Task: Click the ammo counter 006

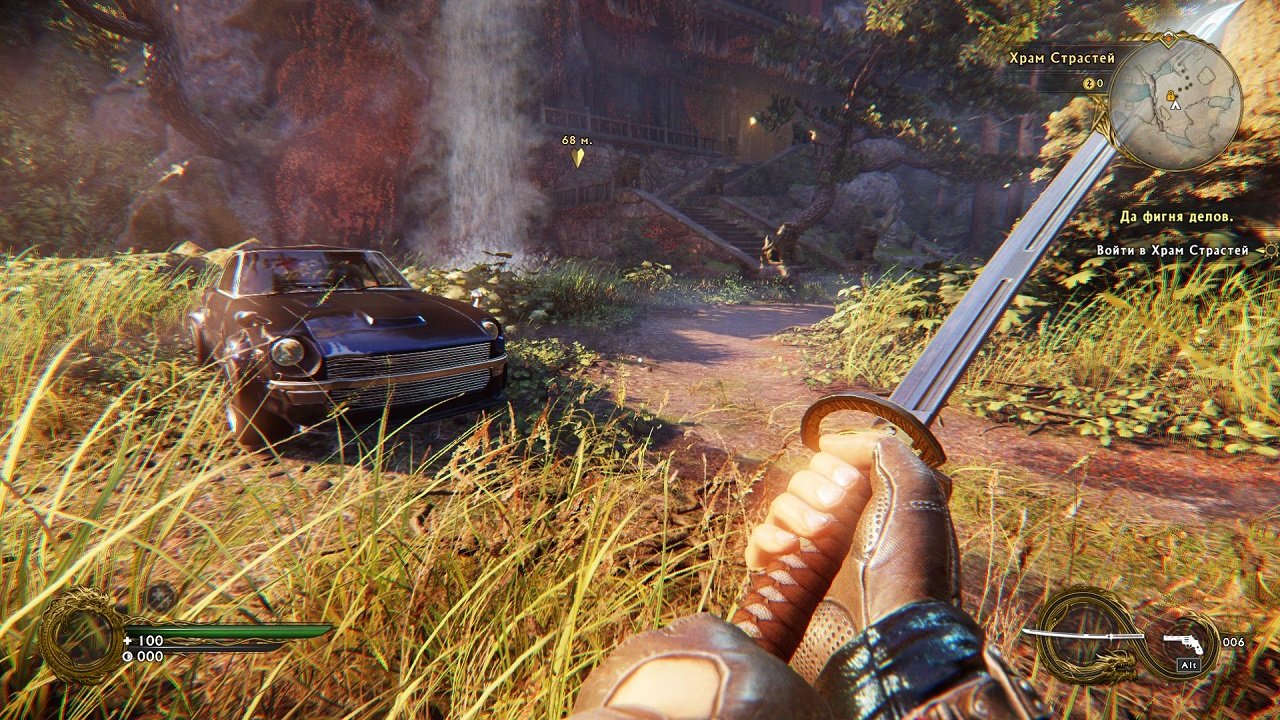Action: pyautogui.click(x=1234, y=642)
